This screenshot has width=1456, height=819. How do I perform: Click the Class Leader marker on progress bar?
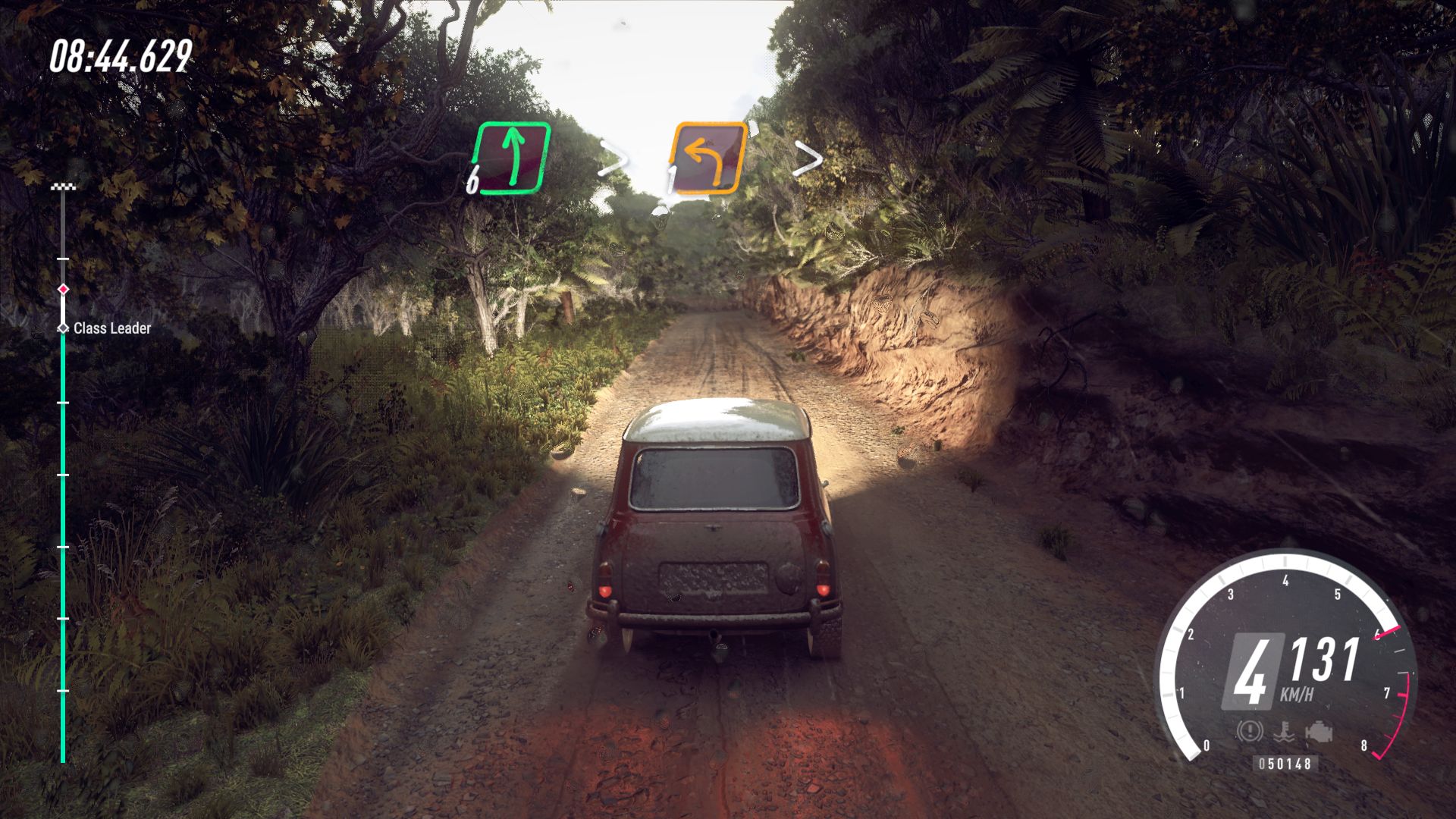(x=64, y=328)
